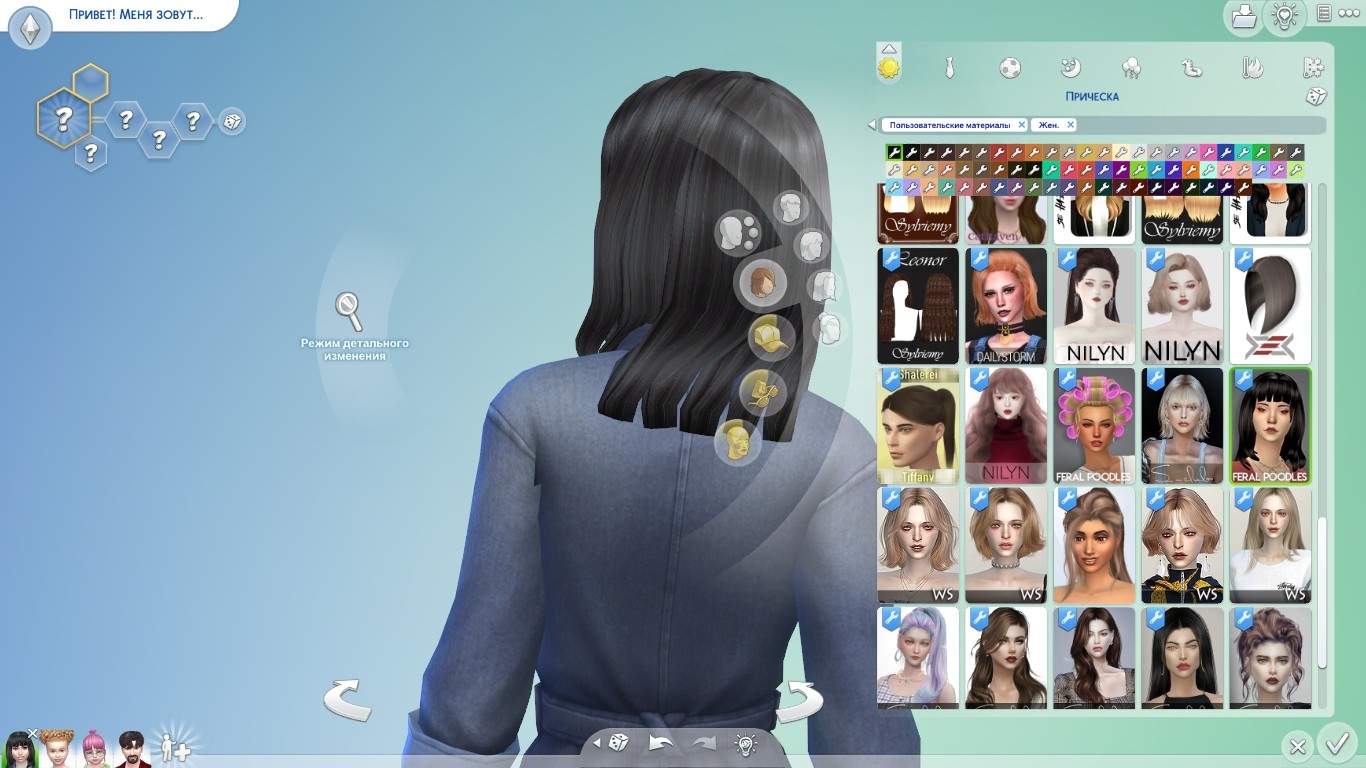
Task: Click the Привет! Меня зовут name field
Action: [x=135, y=15]
